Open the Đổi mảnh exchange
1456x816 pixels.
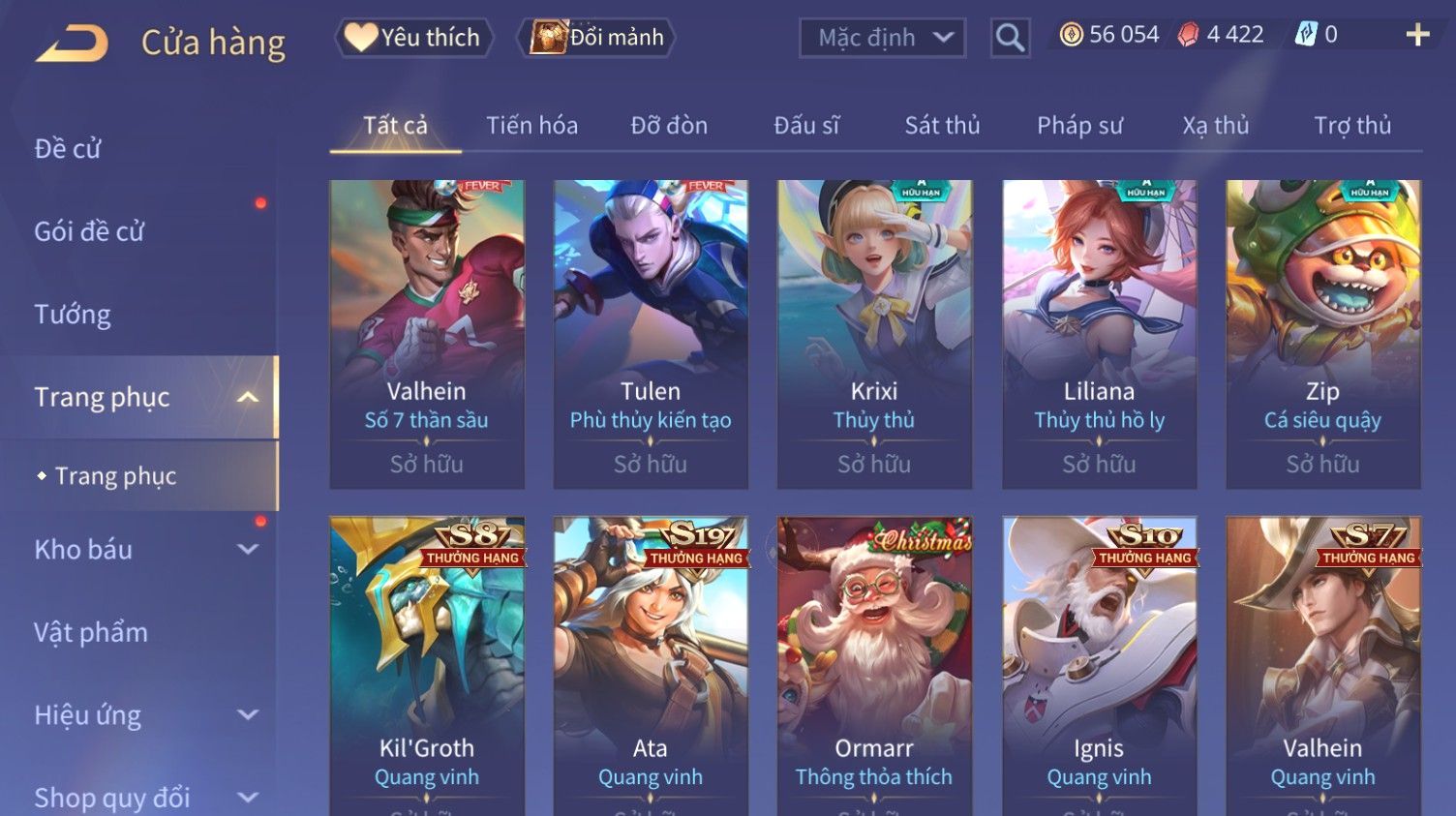597,38
